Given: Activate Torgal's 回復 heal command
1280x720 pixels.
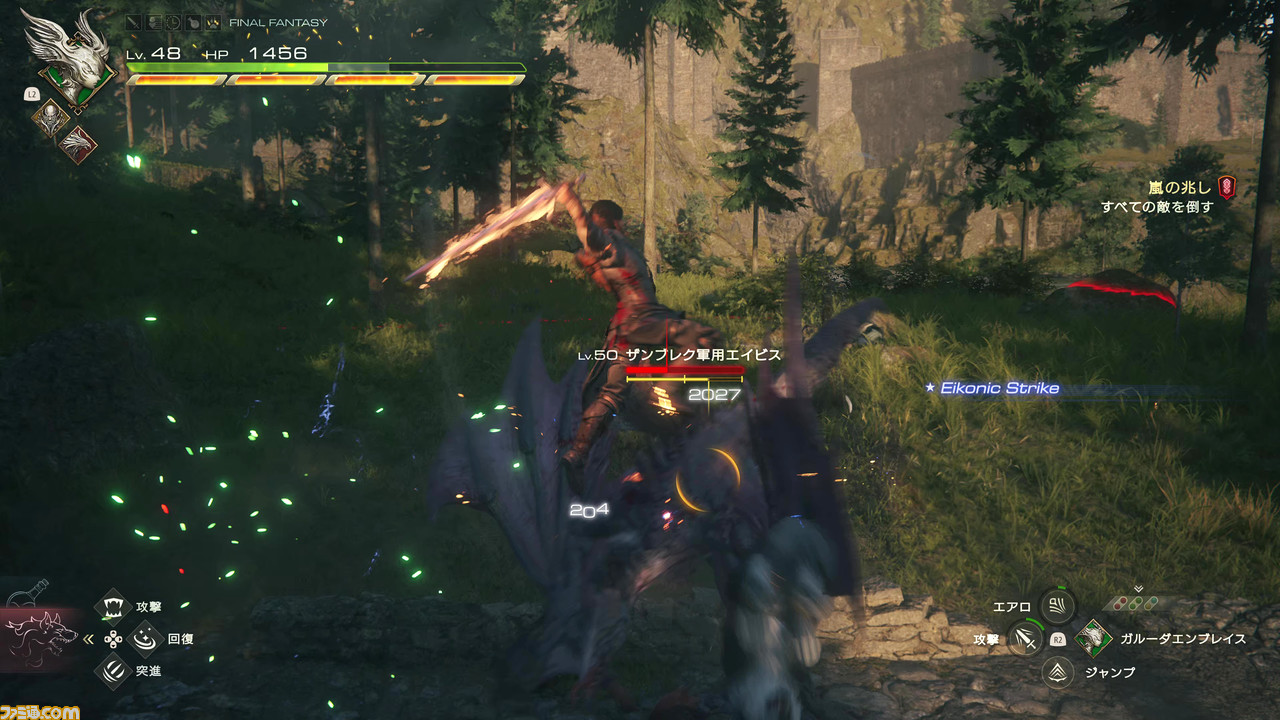Looking at the screenshot, I should pos(146,637).
